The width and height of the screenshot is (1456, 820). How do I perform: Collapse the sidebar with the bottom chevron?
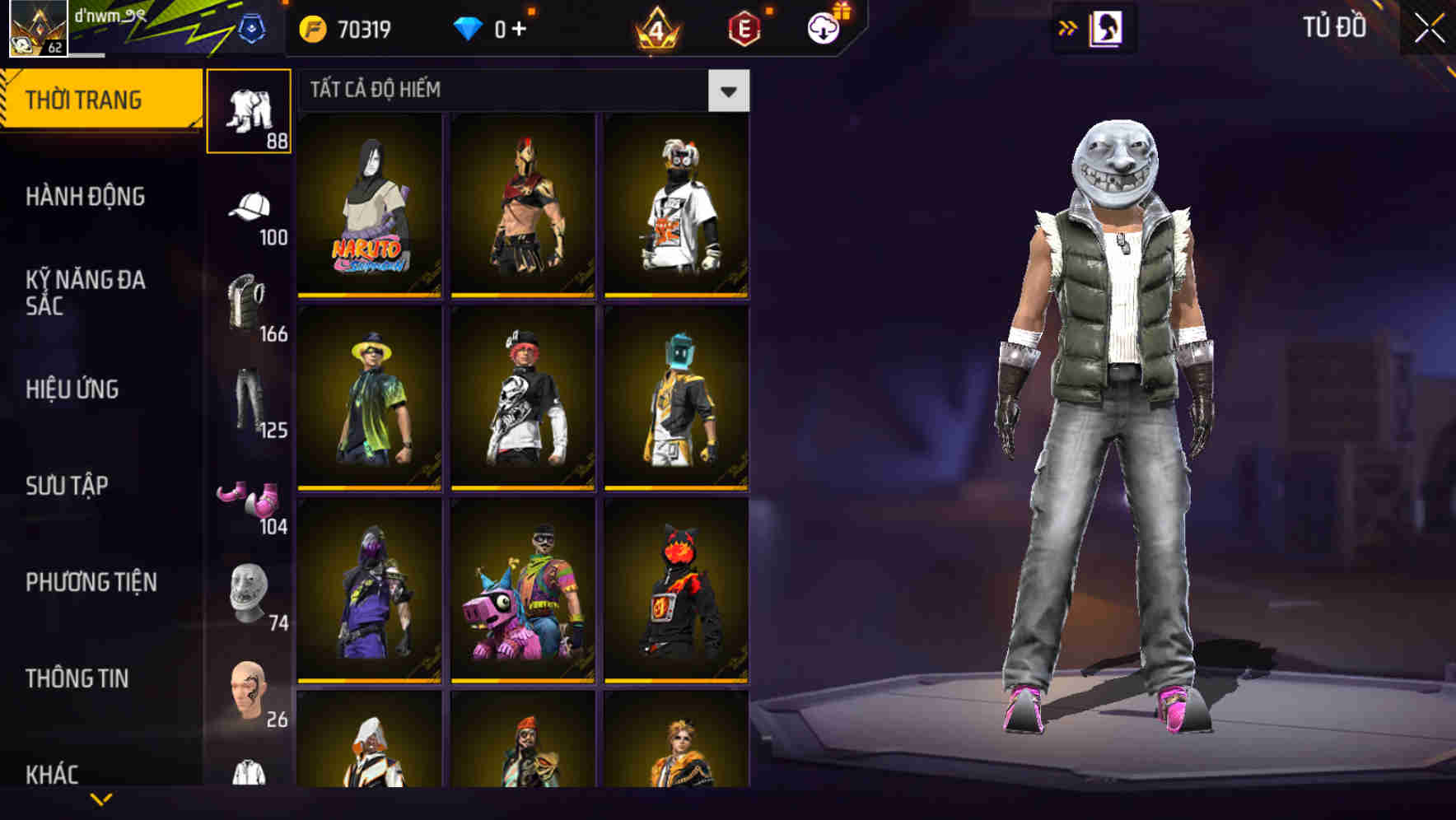(101, 800)
